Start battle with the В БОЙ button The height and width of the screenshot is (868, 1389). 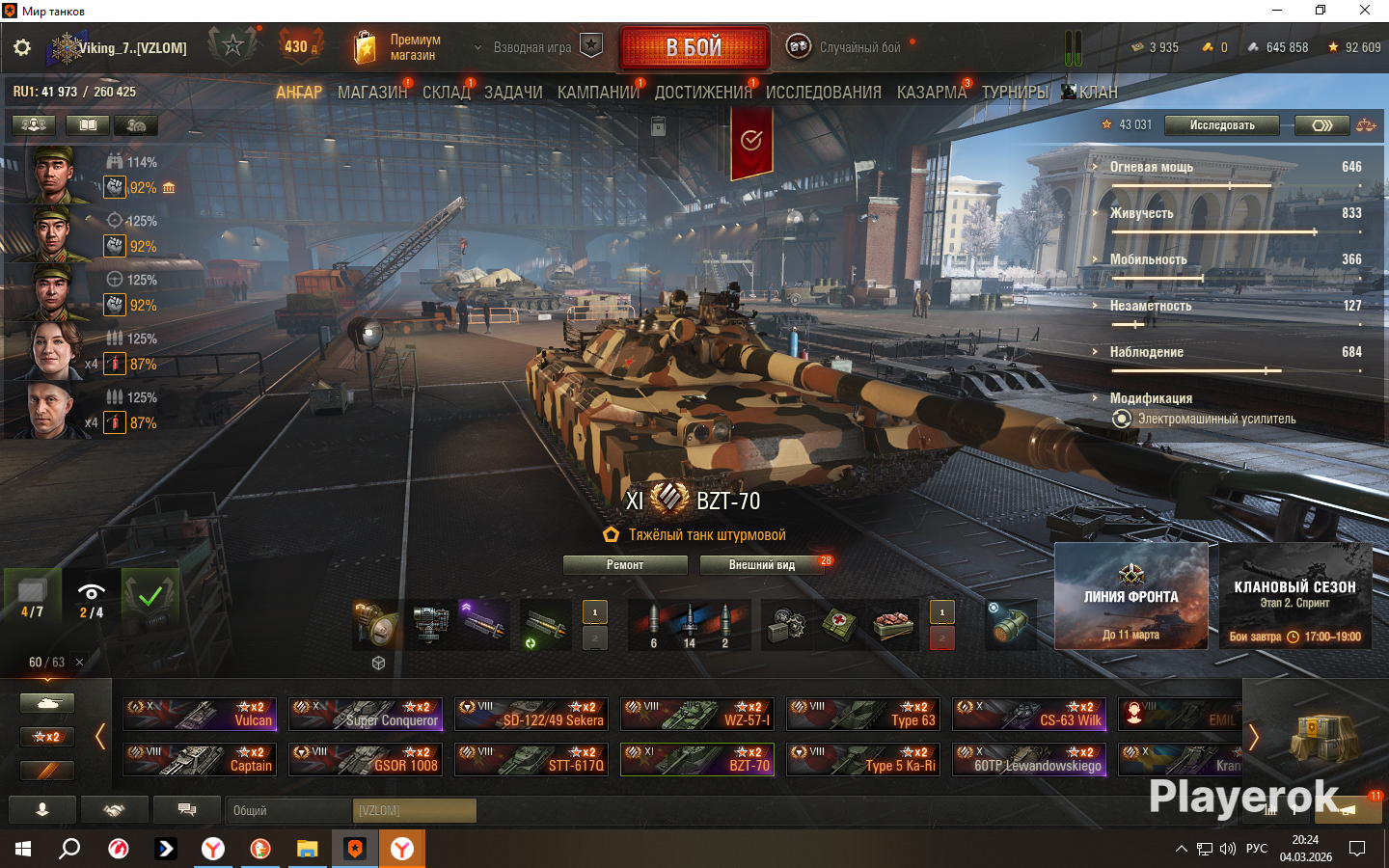point(694,47)
